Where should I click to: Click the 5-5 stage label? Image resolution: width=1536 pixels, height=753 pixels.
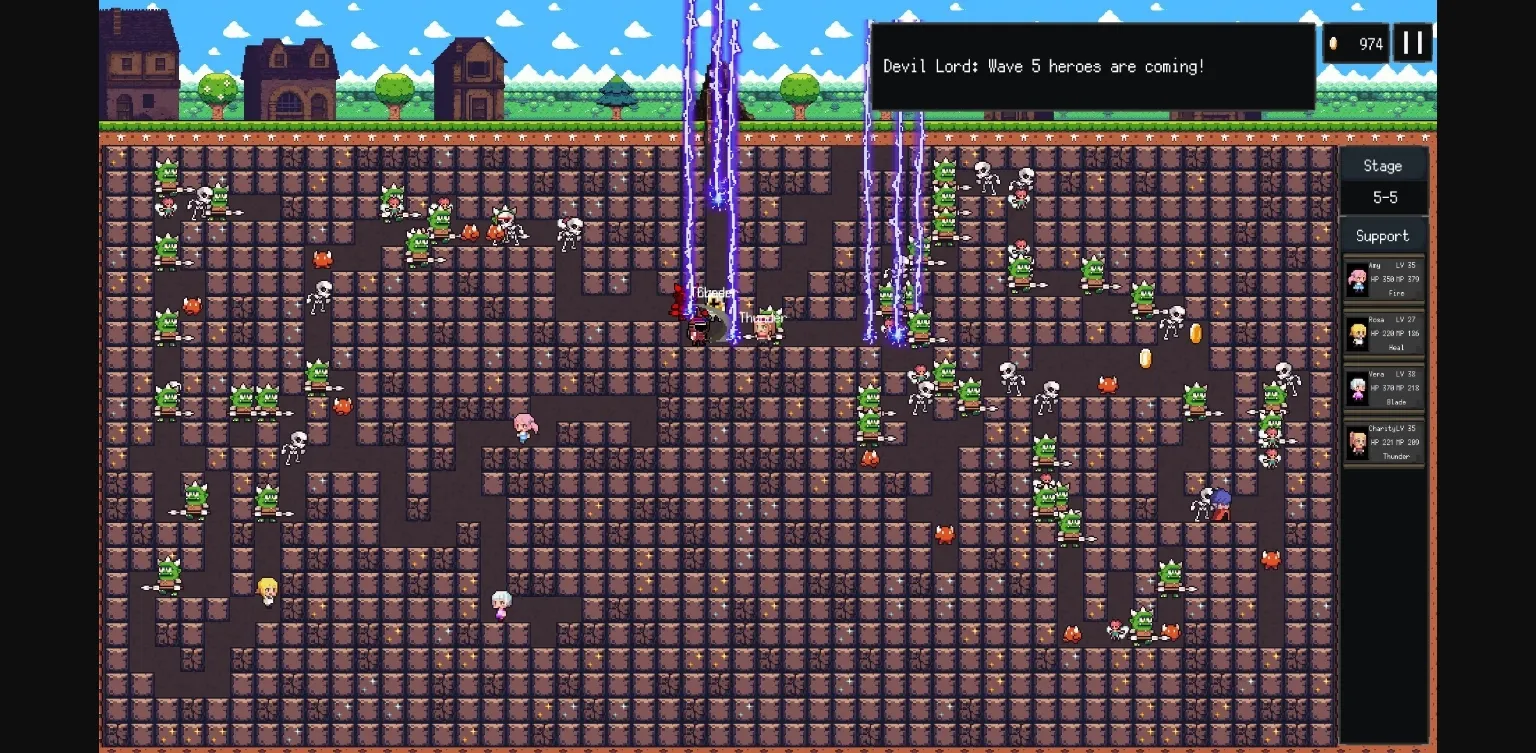[x=1383, y=198]
